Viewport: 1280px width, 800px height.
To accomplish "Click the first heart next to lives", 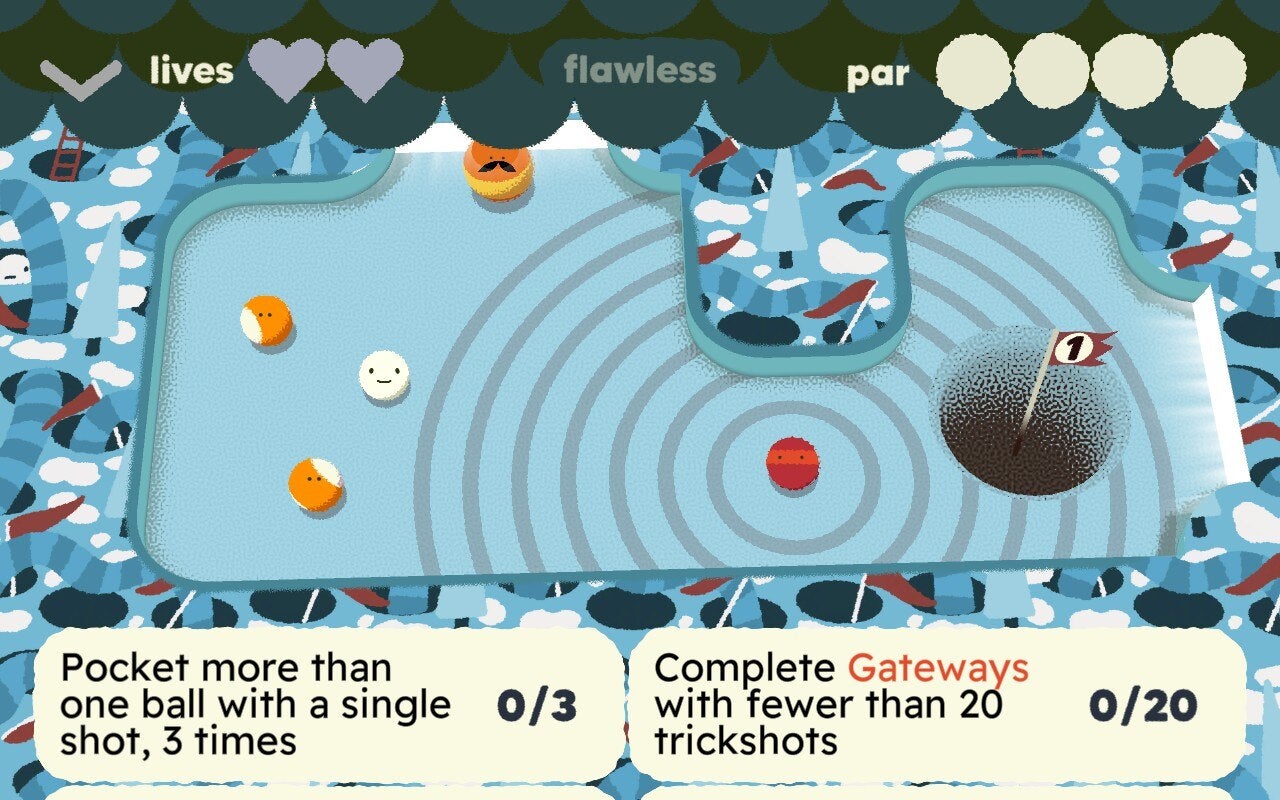I will coord(287,70).
